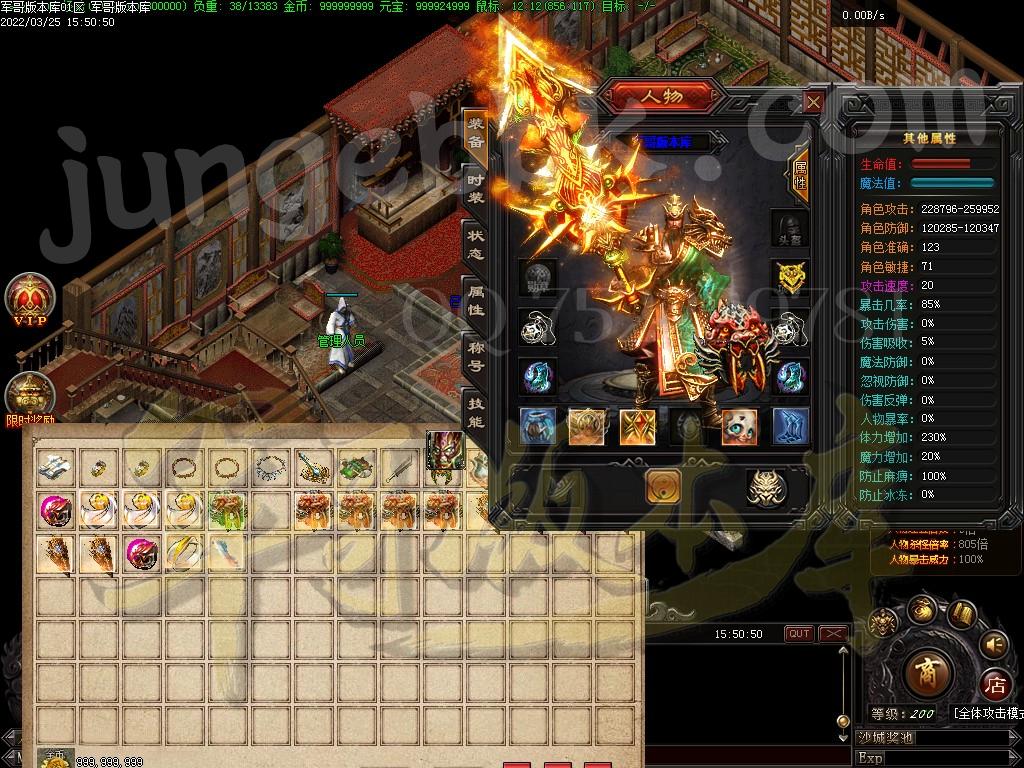Click the red 店 store button
Screen dimensions: 1024x768
[994, 686]
